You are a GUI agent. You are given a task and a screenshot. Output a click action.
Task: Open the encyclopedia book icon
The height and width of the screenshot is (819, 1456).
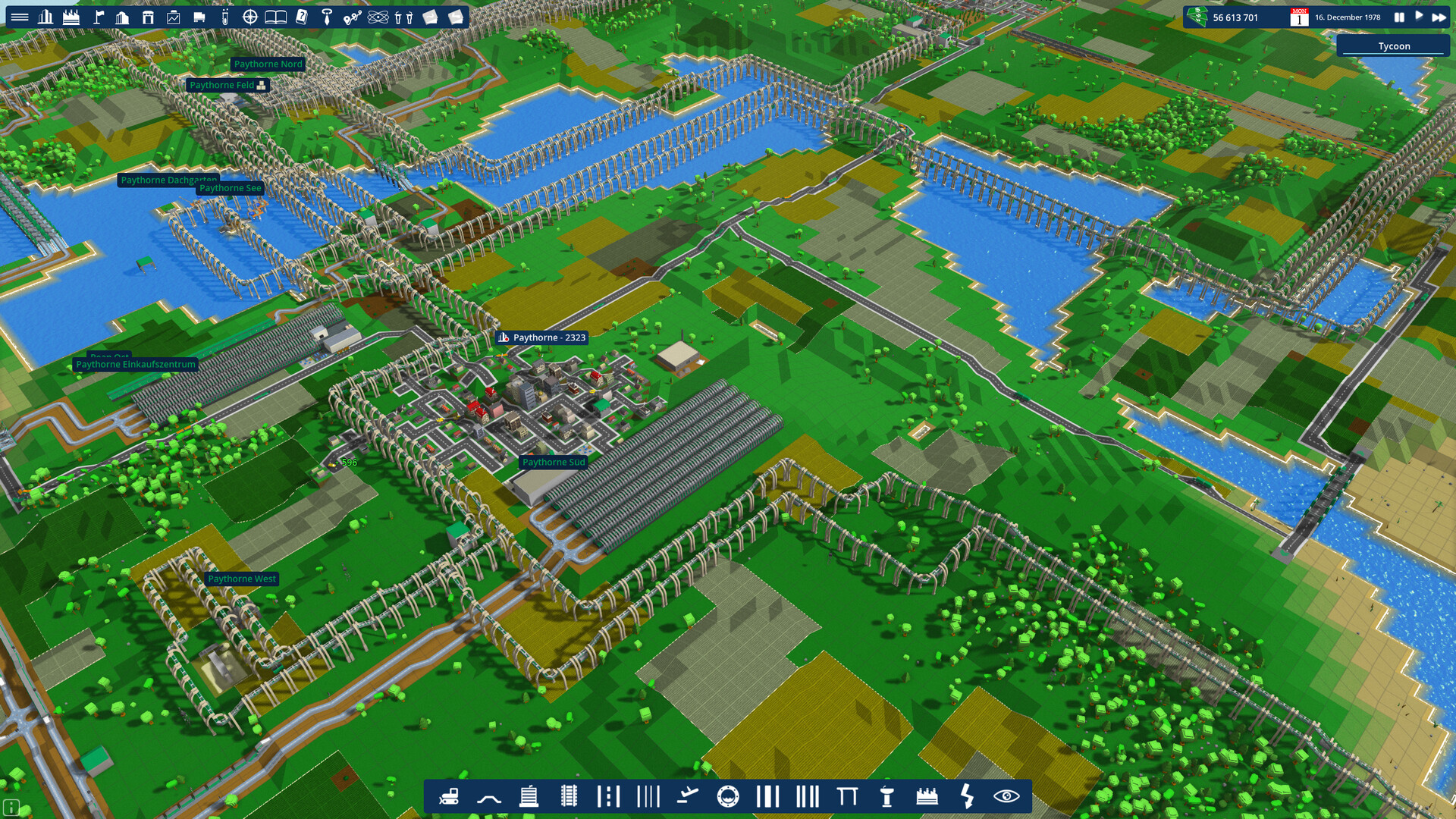[275, 15]
